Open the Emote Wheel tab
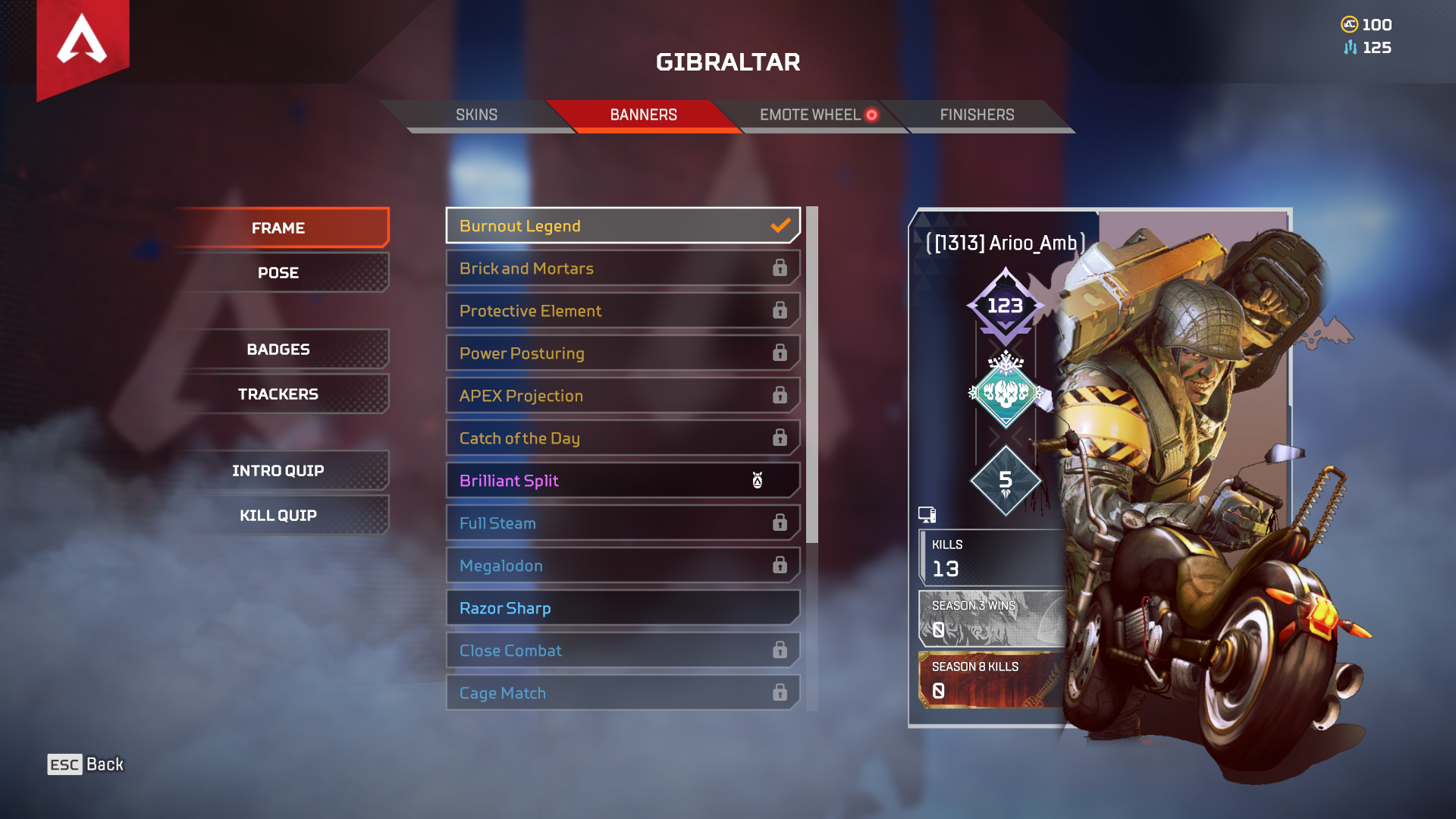1456x819 pixels. coord(810,115)
